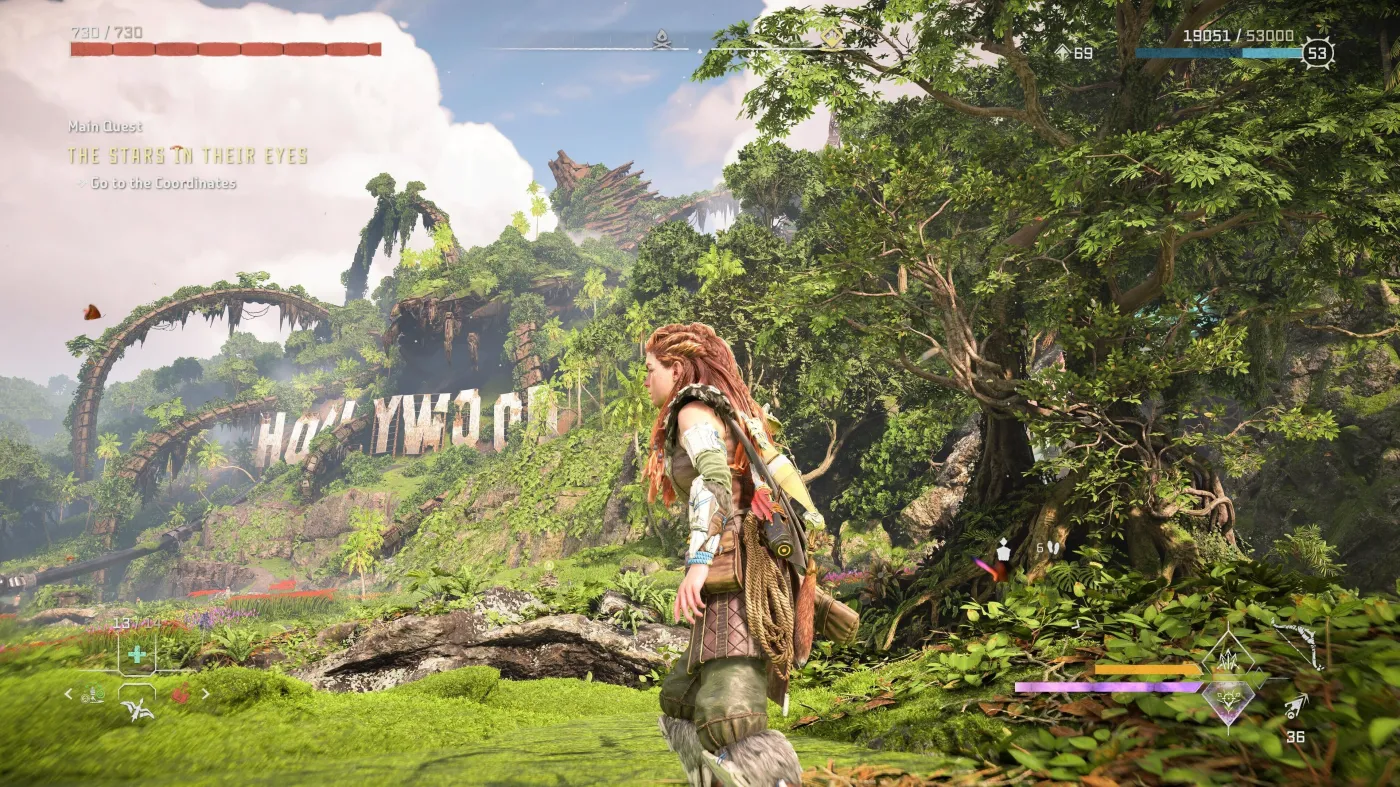Click the red berry consumable icon

[182, 693]
